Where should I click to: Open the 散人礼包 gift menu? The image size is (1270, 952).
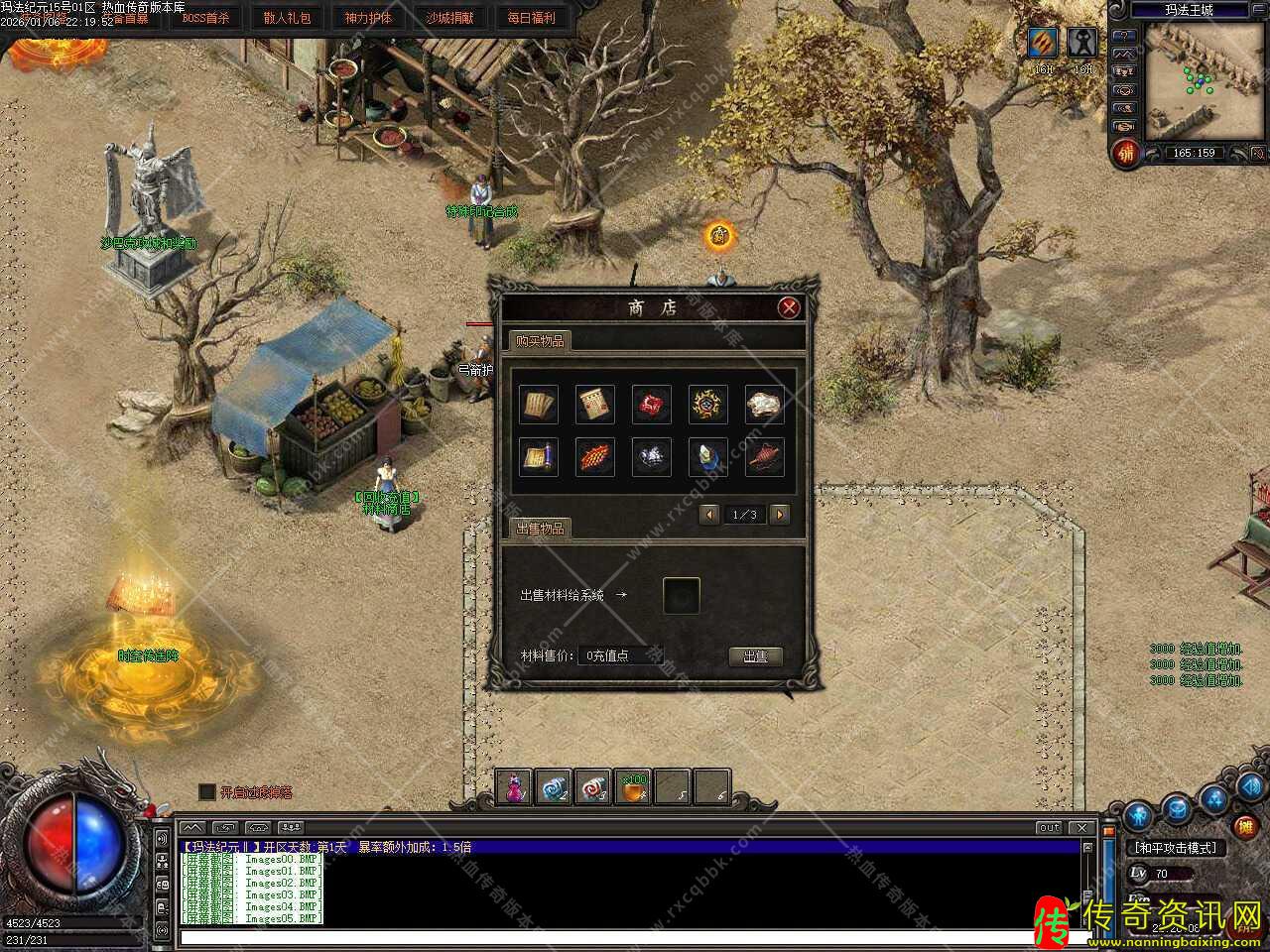pos(287,18)
